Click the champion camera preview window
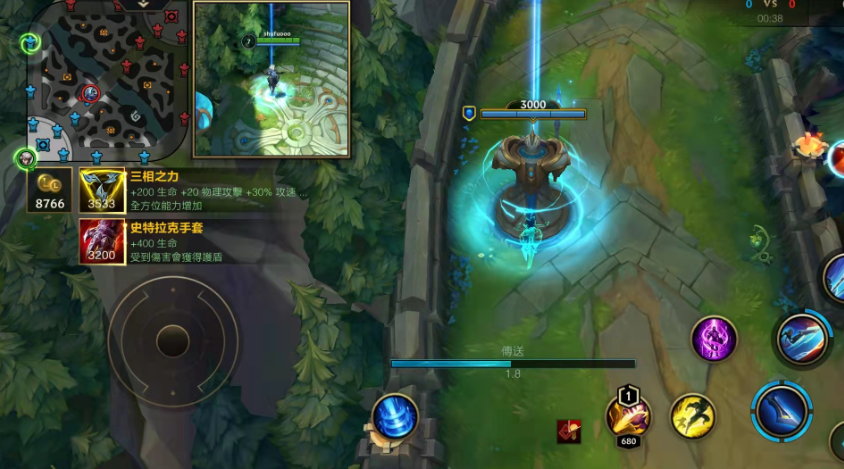This screenshot has height=469, width=844. (271, 79)
